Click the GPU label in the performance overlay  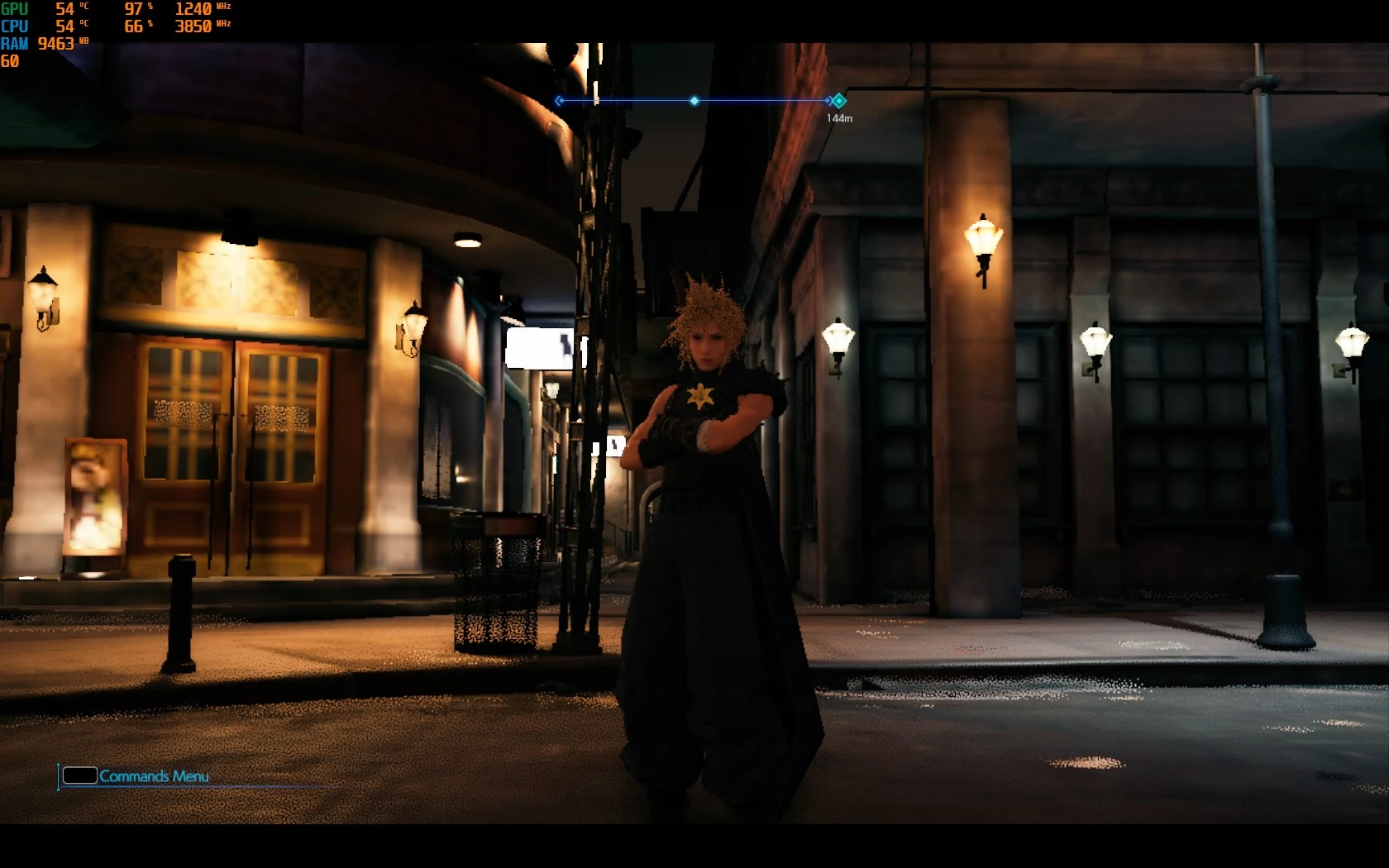tap(15, 10)
